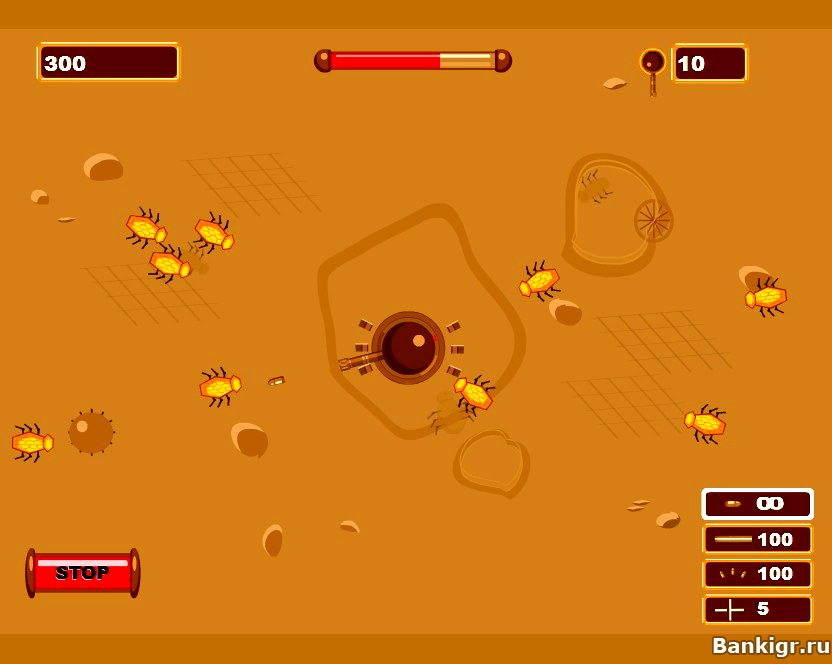
Task: Switch to the laser beam weapon
Action: click(x=757, y=539)
